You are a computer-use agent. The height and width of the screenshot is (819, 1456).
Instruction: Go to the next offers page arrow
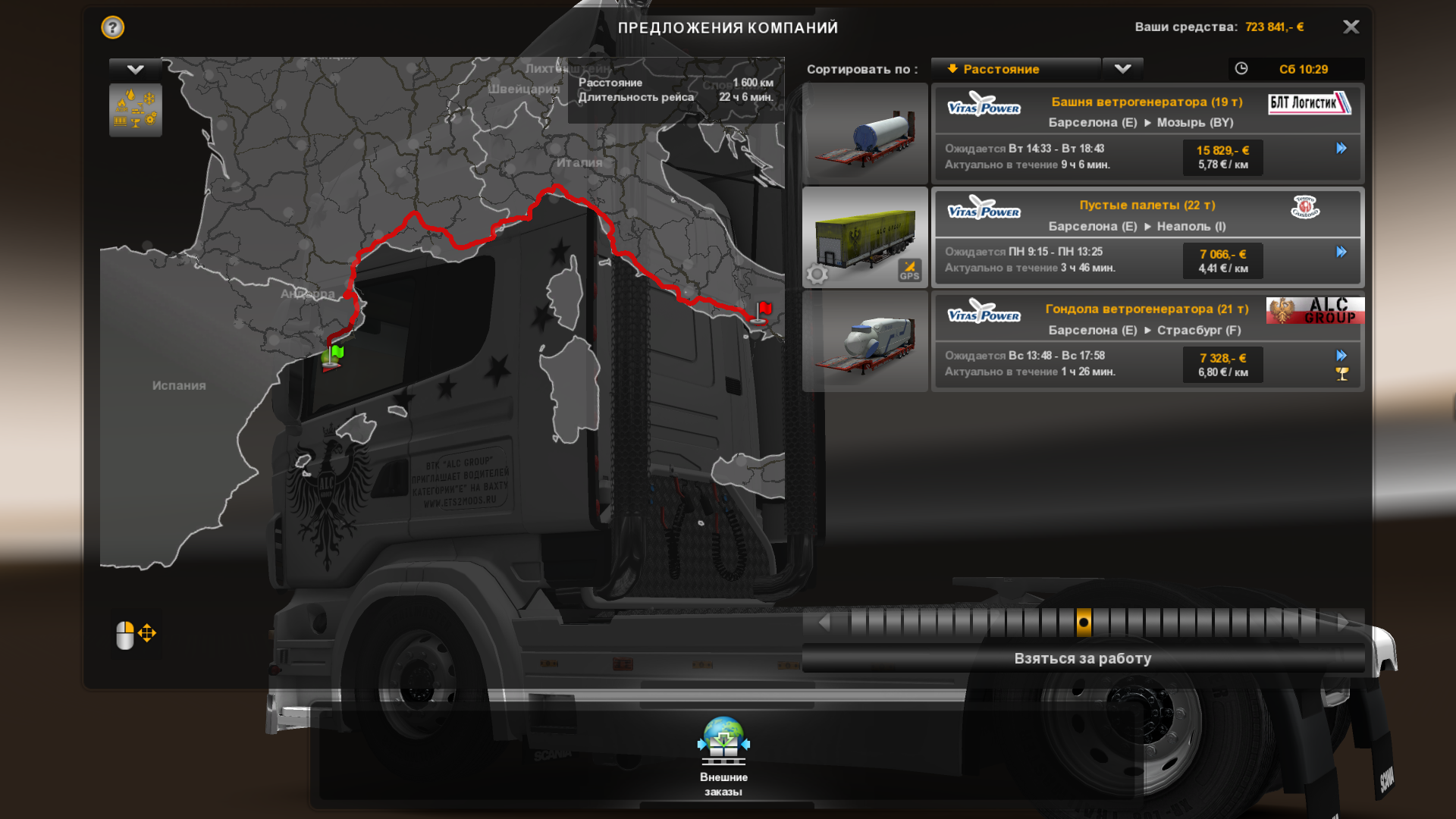tap(1343, 623)
